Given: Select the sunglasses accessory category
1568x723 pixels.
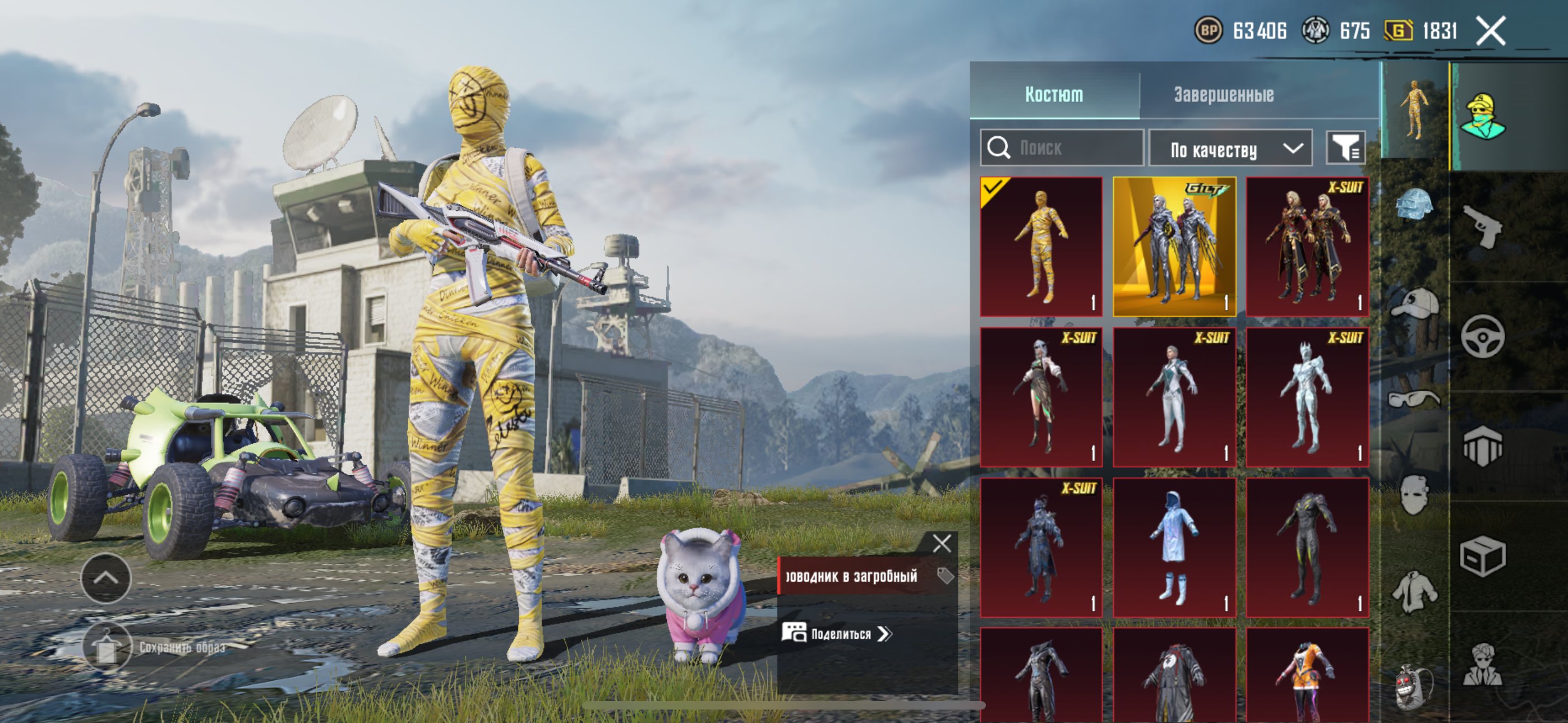Looking at the screenshot, I should coord(1414,399).
